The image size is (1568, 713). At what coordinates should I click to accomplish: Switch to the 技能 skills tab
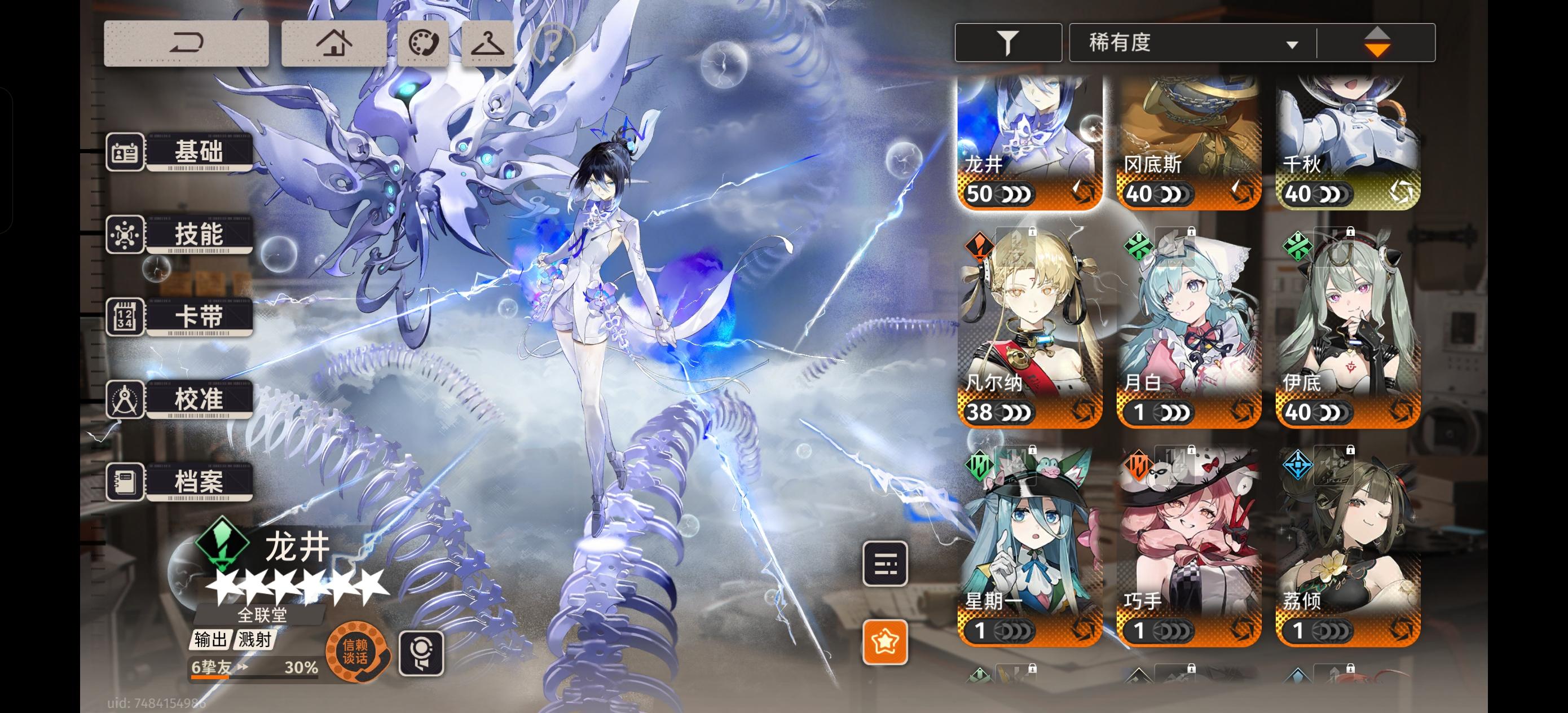tap(201, 235)
